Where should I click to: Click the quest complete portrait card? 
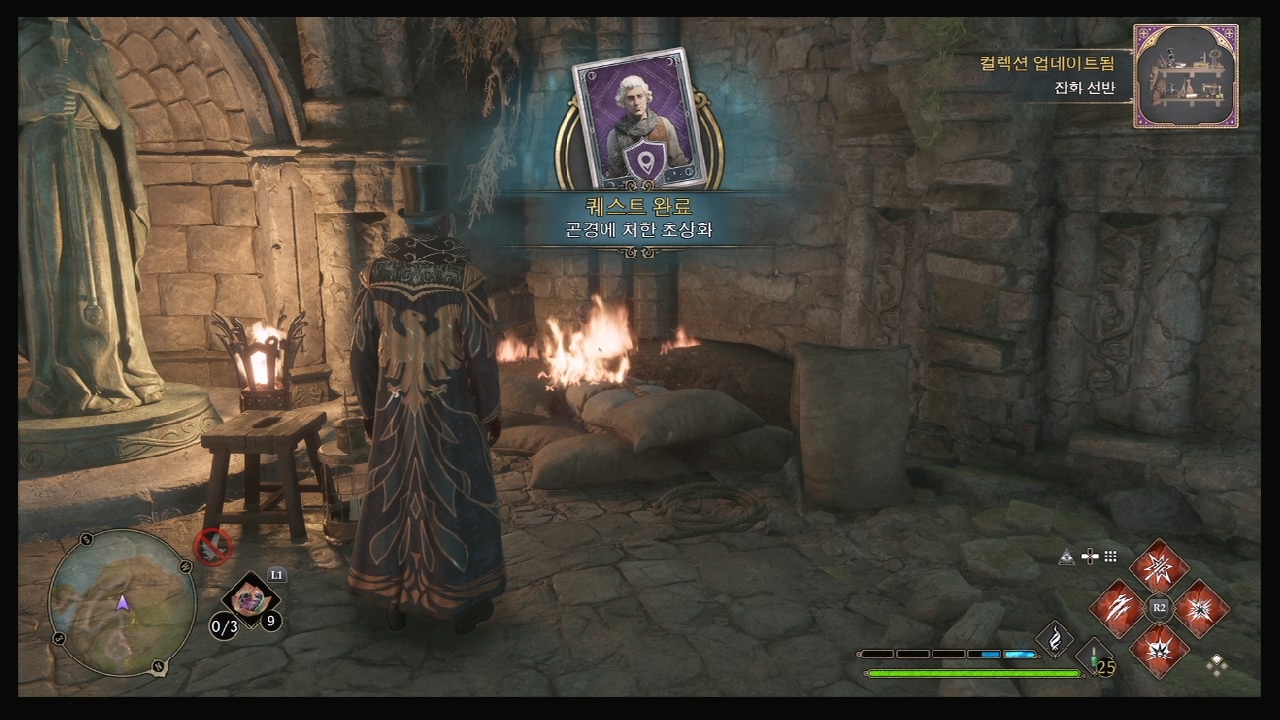coord(639,118)
